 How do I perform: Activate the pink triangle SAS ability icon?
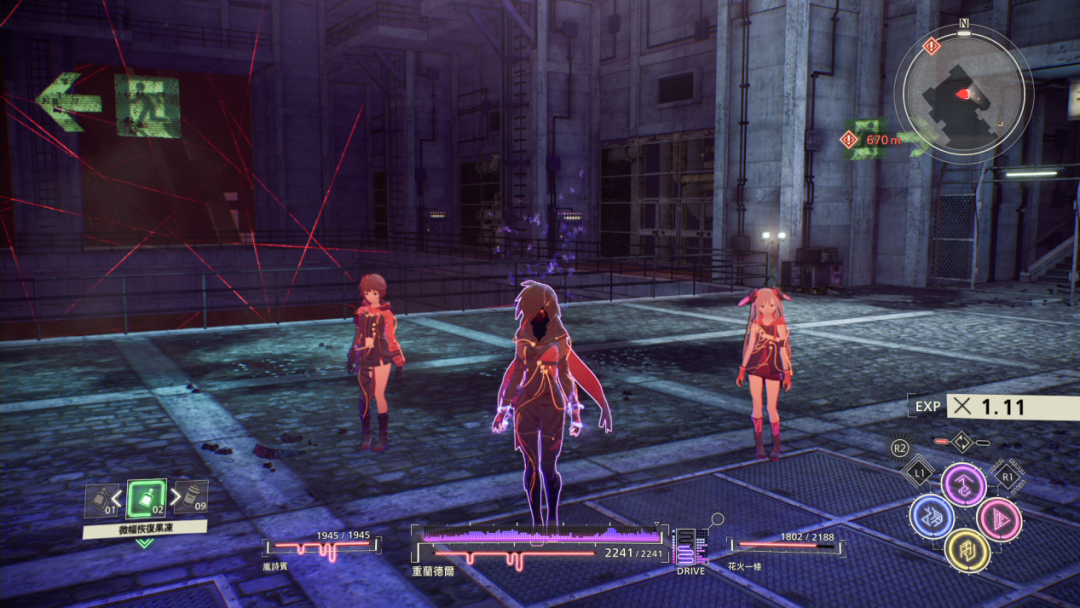[x=997, y=517]
